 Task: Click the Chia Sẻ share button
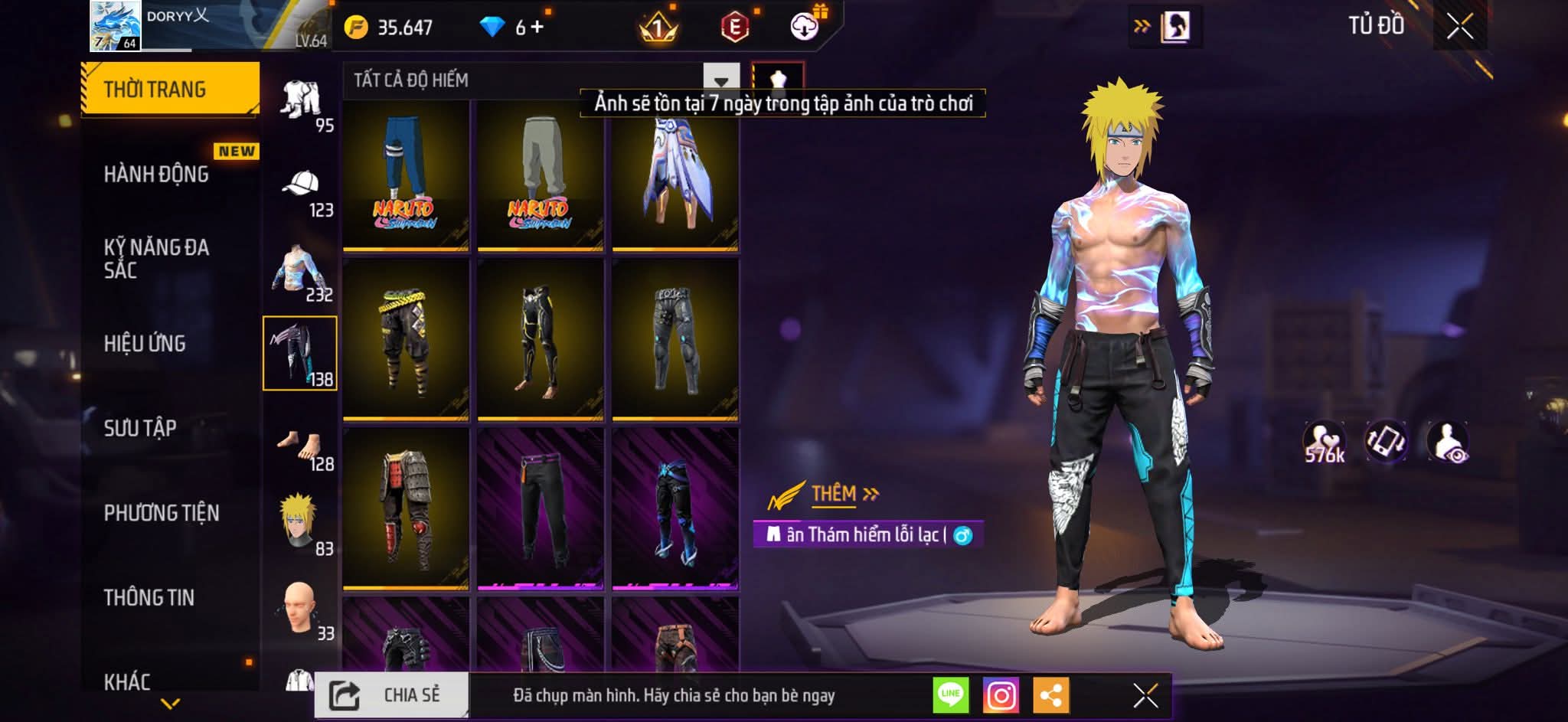(391, 695)
